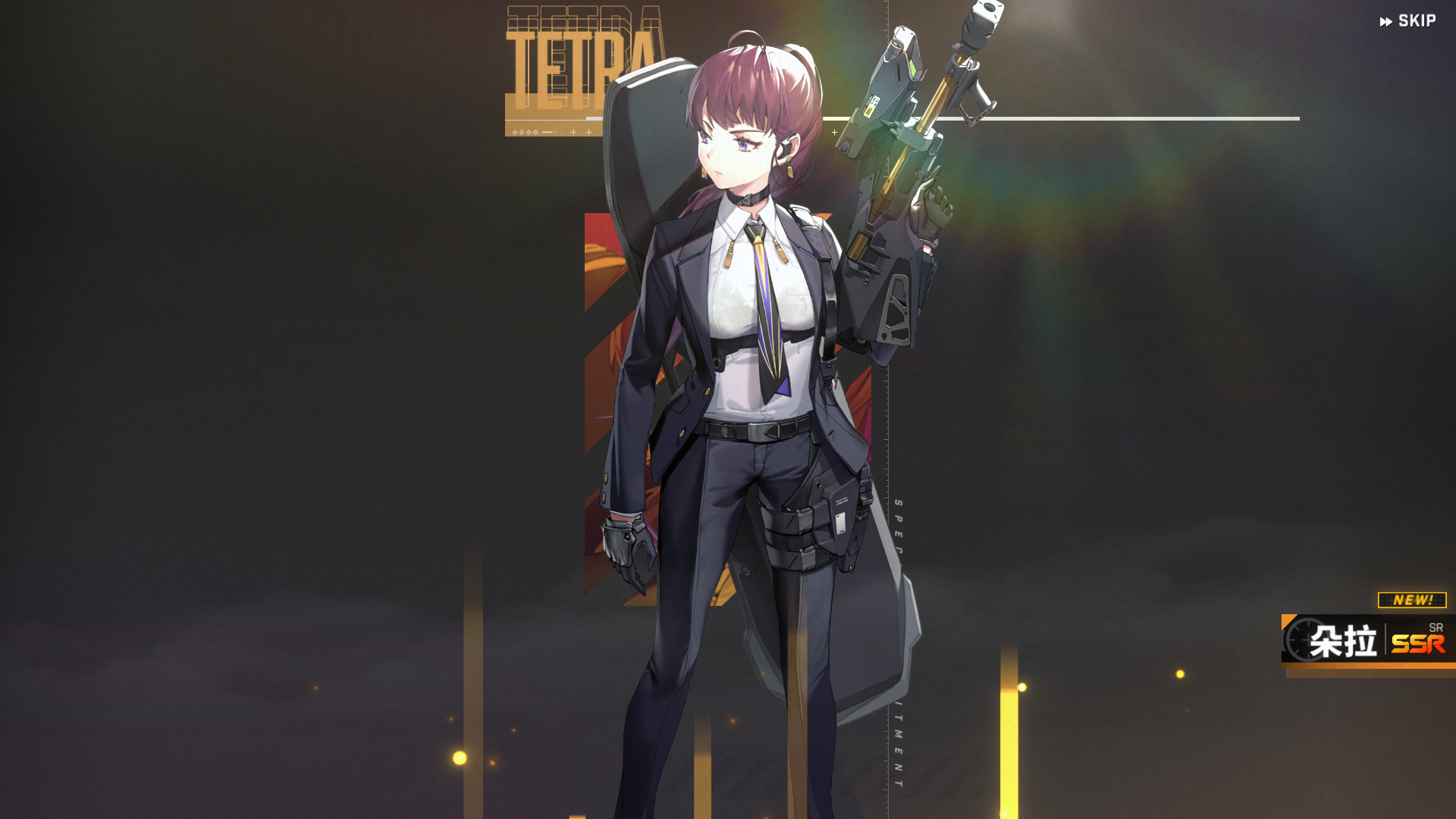Click the first plus marker in the TETRA panel
This screenshot has height=819, width=1456.
[x=573, y=131]
